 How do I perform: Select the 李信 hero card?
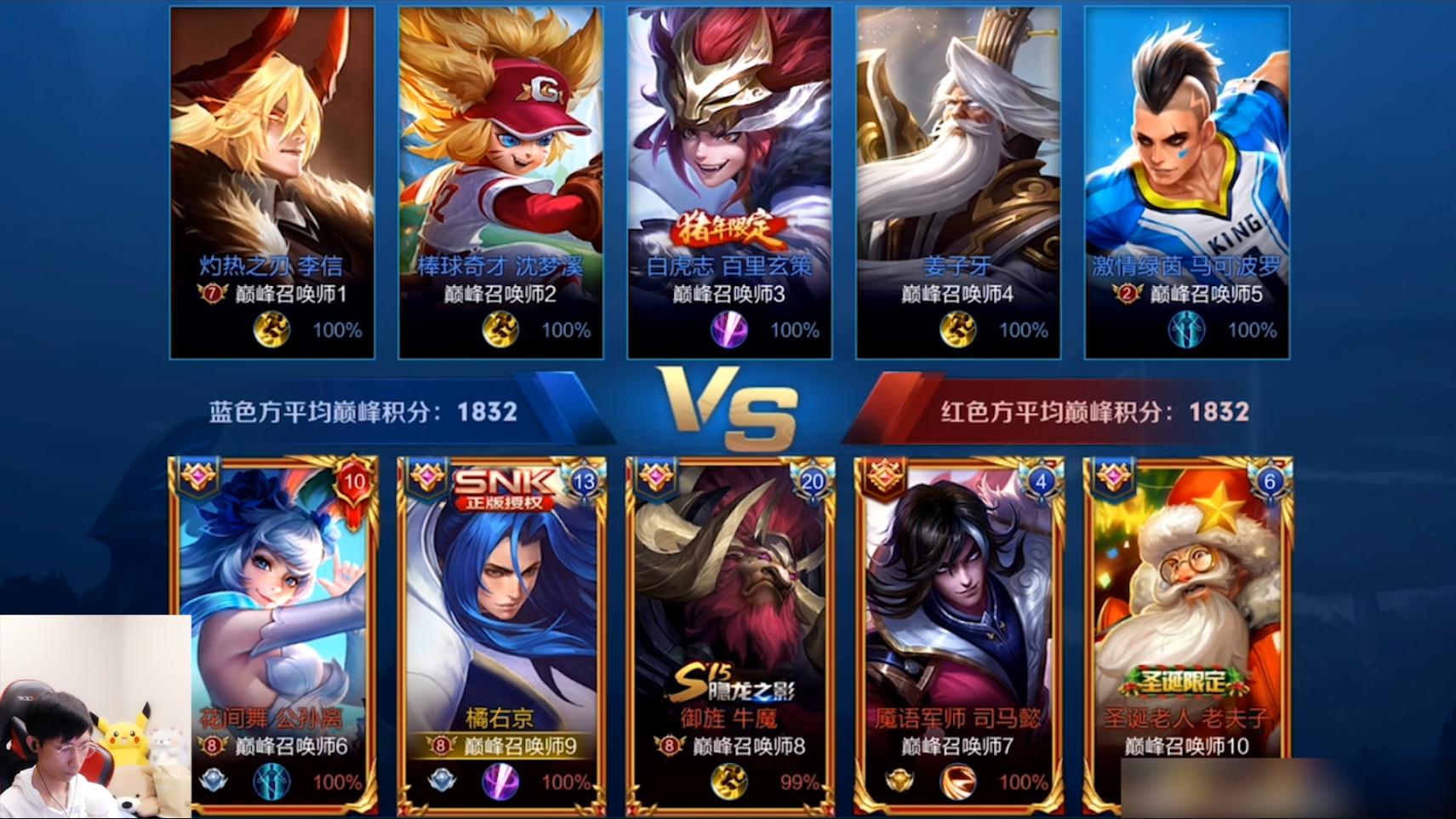click(272, 182)
